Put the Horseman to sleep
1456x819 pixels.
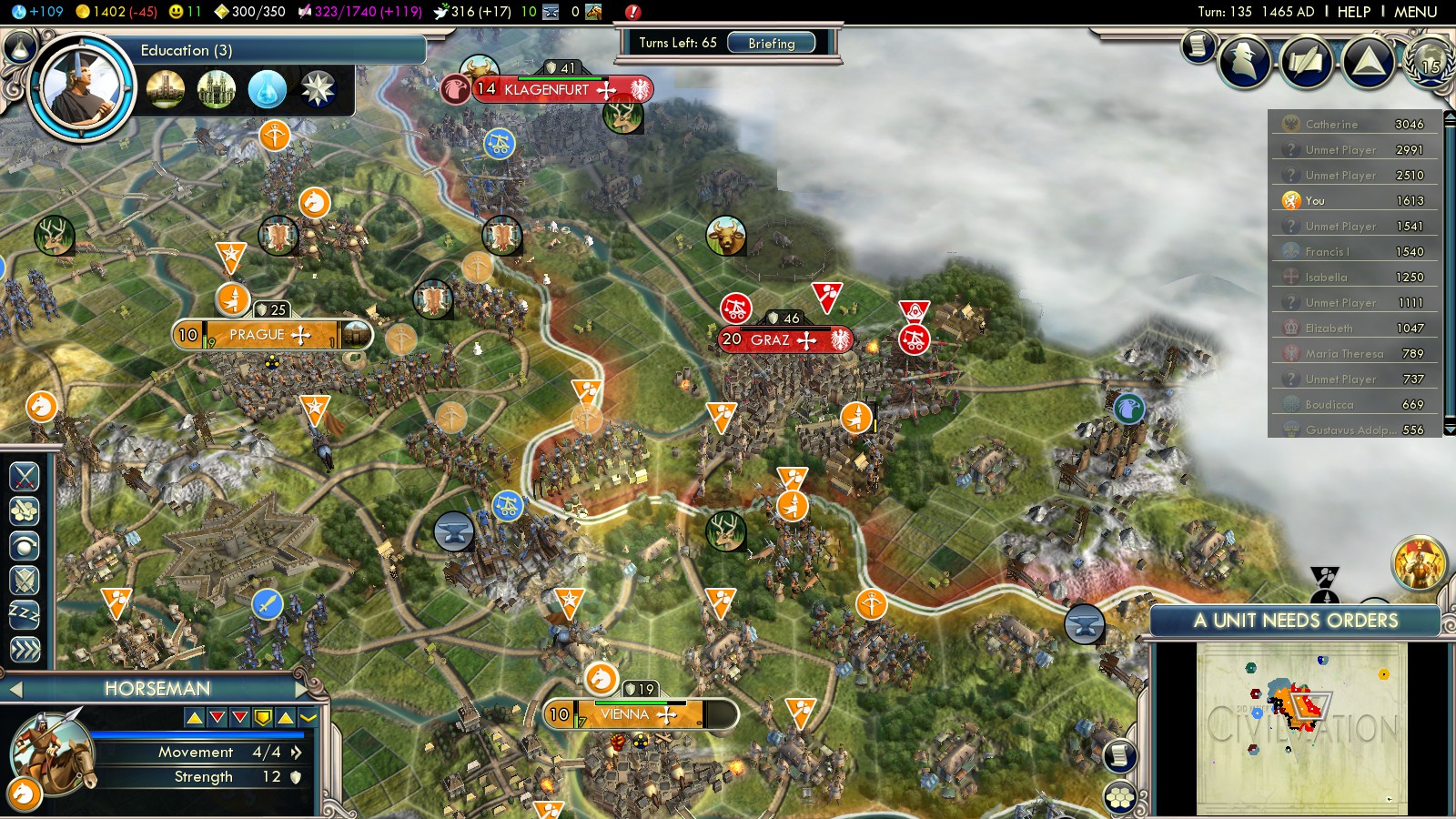(25, 614)
